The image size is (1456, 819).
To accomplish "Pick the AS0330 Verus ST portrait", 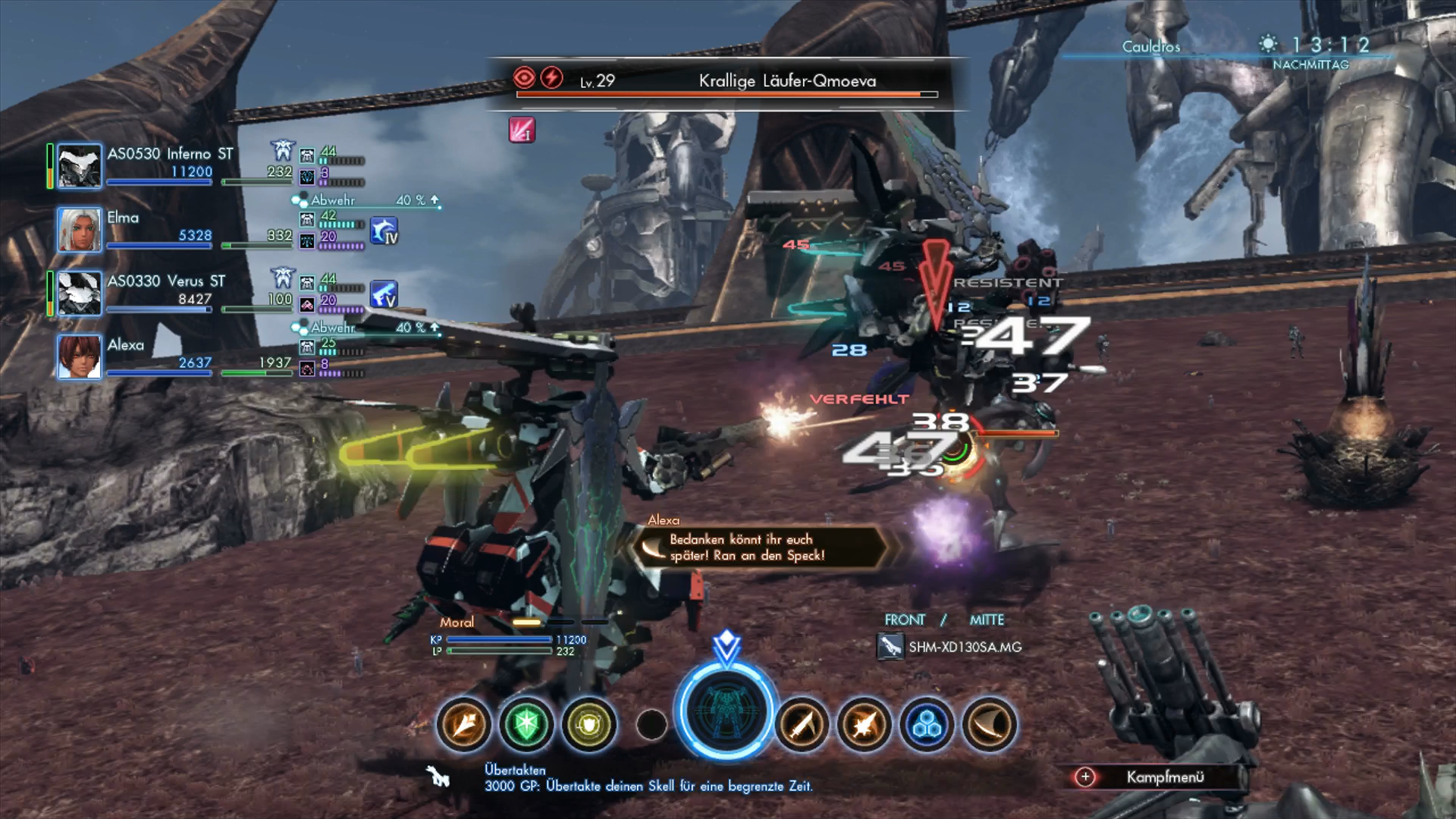I will pos(80,293).
